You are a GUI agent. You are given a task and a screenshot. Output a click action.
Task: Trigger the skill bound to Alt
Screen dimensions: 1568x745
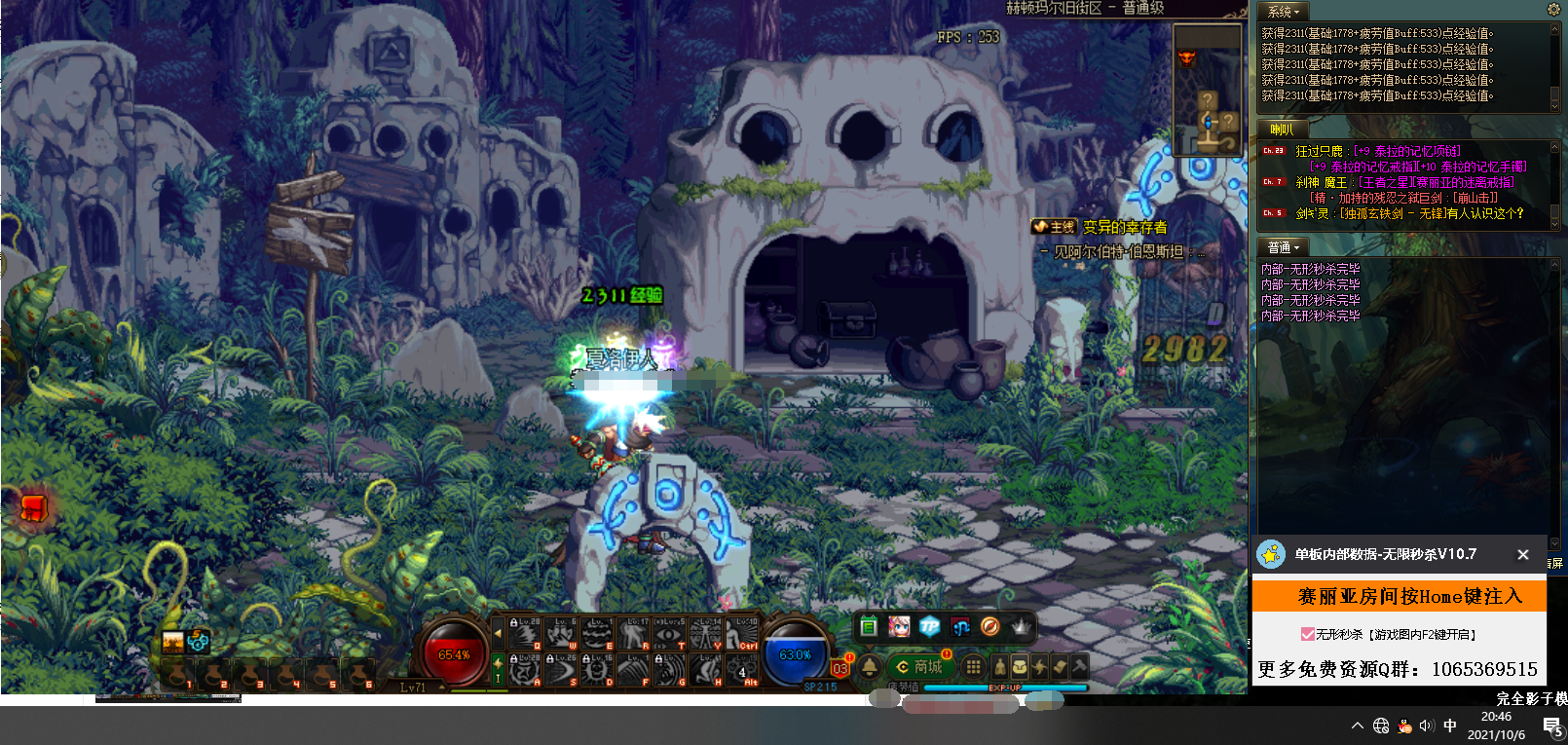point(744,670)
